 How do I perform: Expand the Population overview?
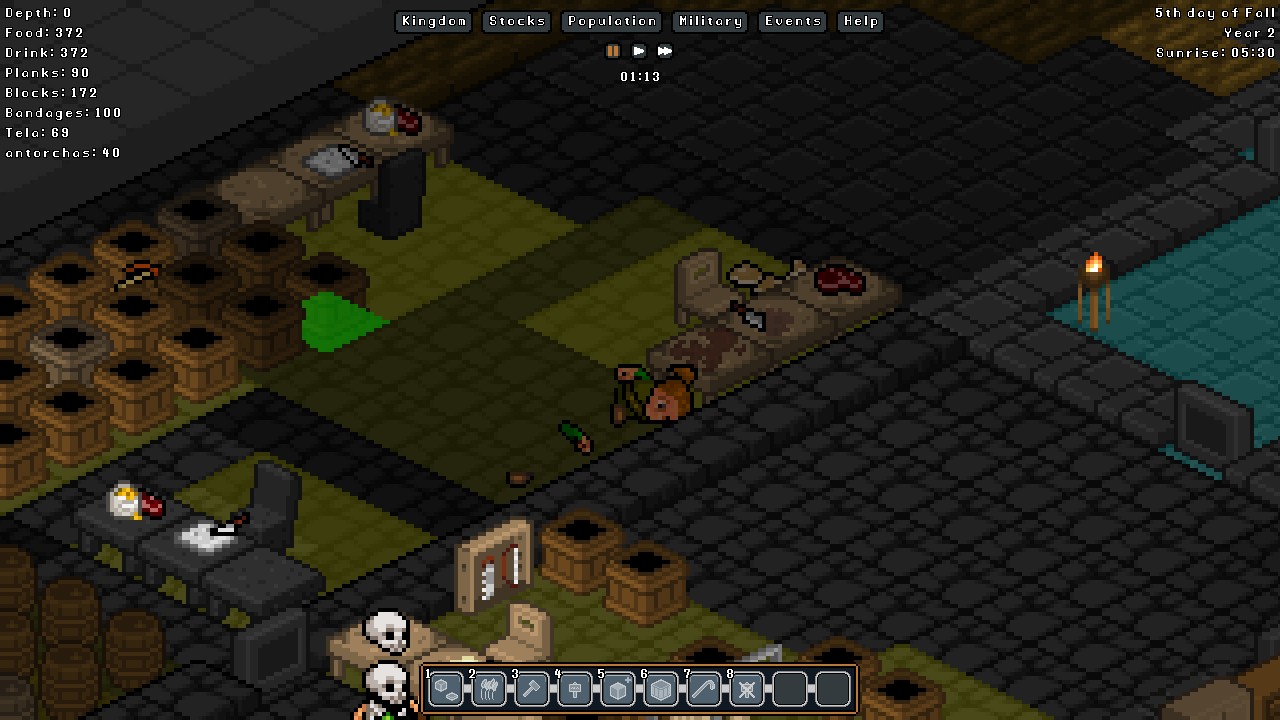611,21
